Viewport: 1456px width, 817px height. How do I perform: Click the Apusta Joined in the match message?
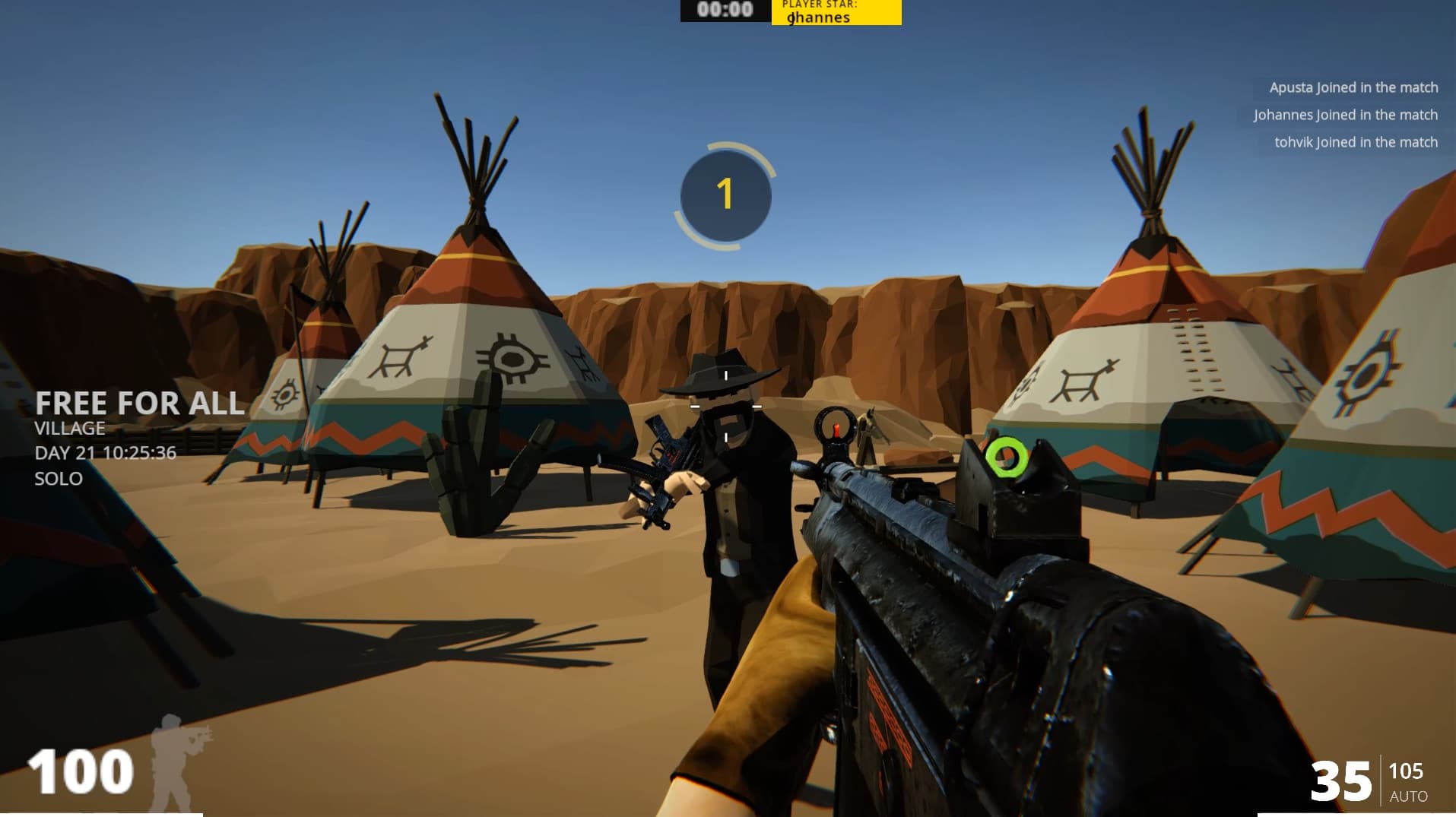pyautogui.click(x=1353, y=87)
